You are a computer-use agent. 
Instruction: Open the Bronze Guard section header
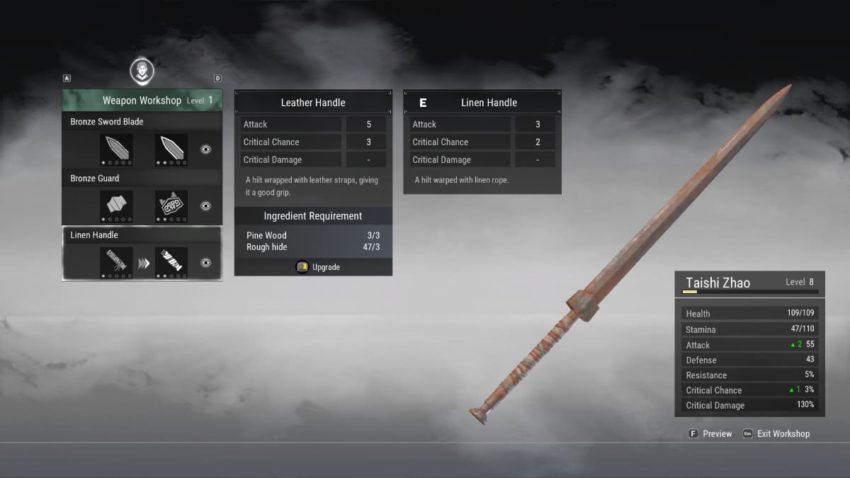click(x=95, y=178)
